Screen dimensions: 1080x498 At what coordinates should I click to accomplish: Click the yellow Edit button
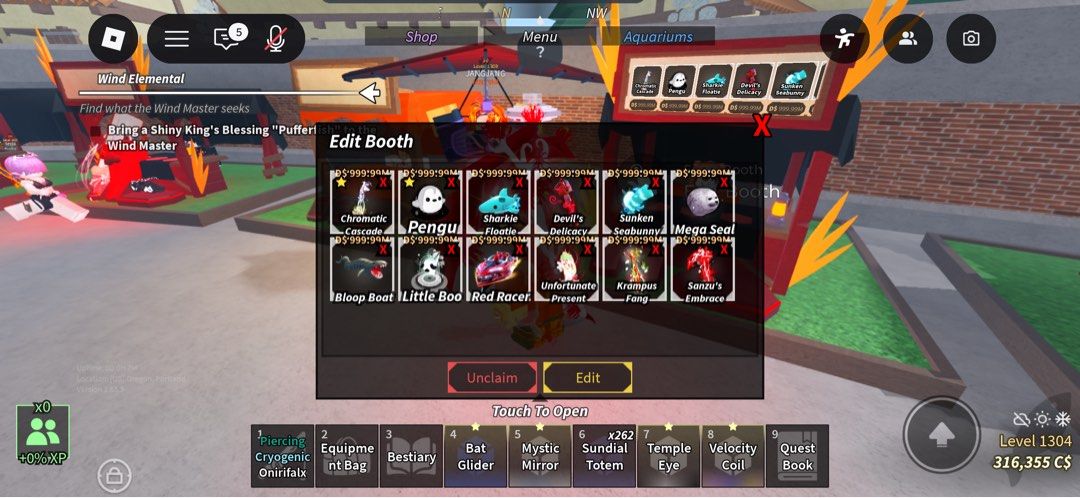pyautogui.click(x=588, y=378)
